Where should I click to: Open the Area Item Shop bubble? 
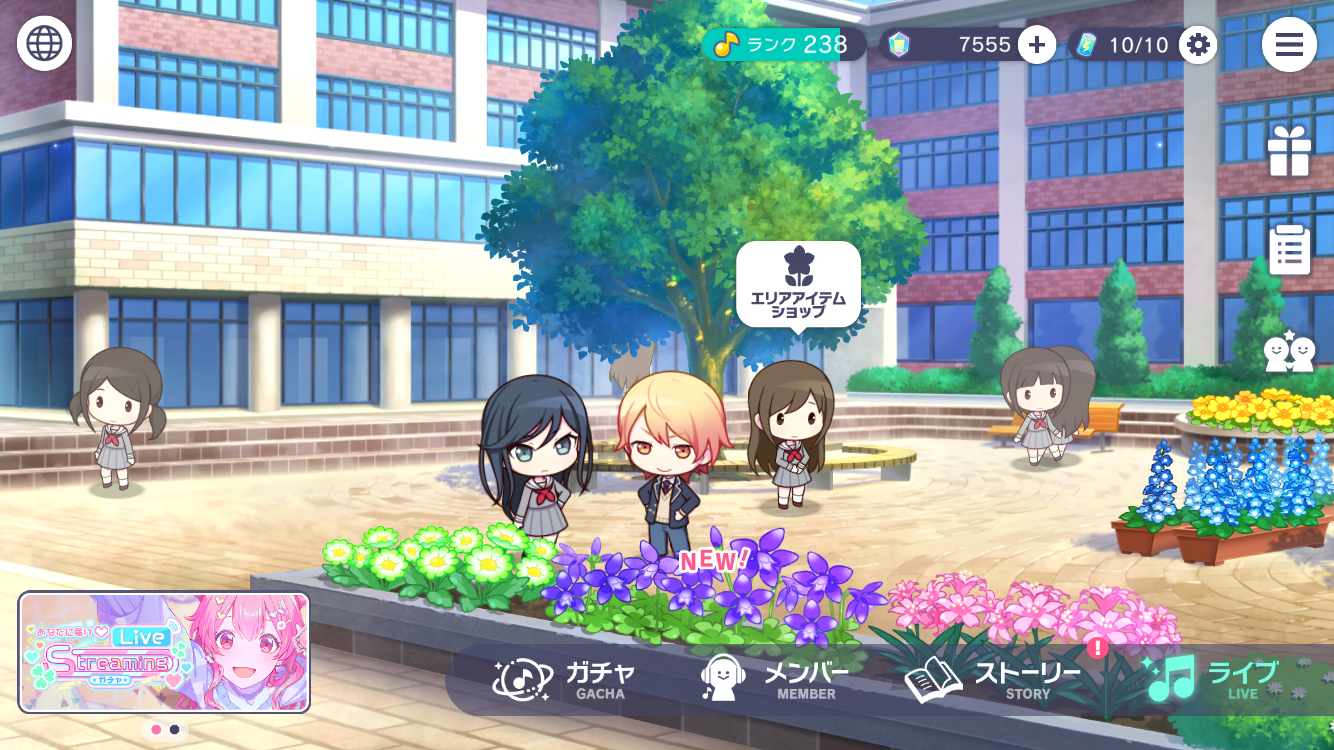point(798,283)
